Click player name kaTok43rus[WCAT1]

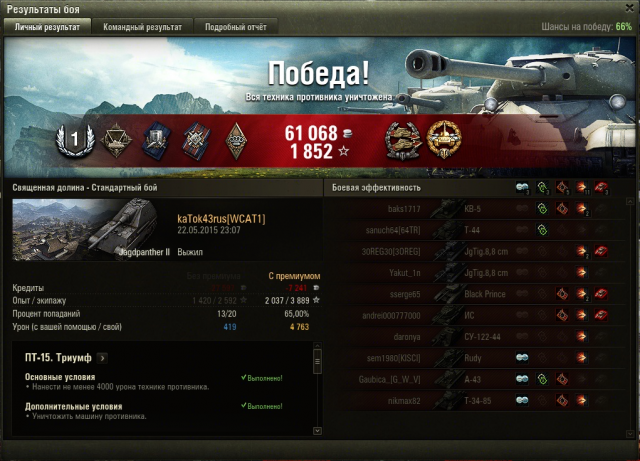(220, 219)
